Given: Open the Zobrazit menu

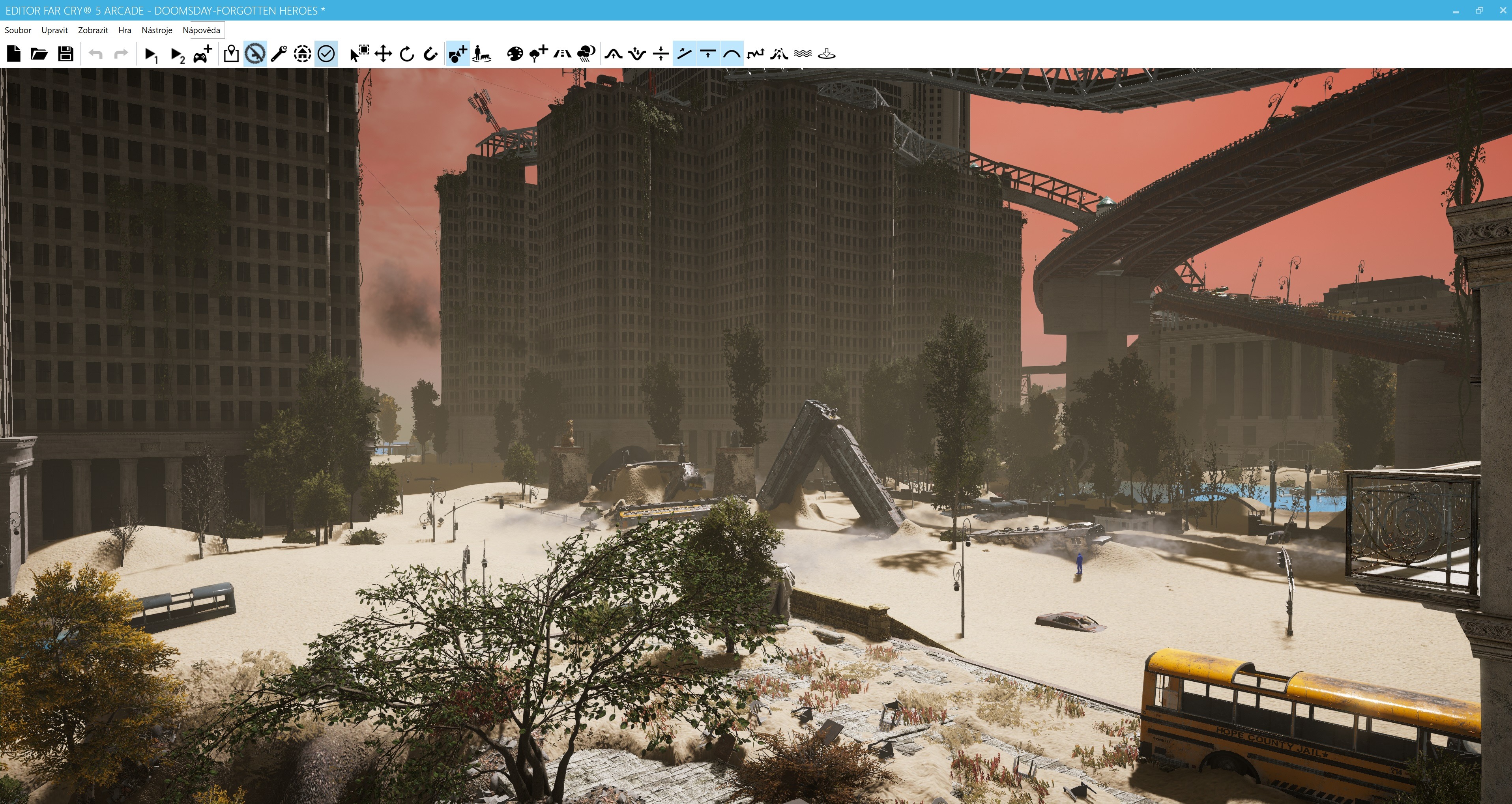Looking at the screenshot, I should [x=93, y=30].
